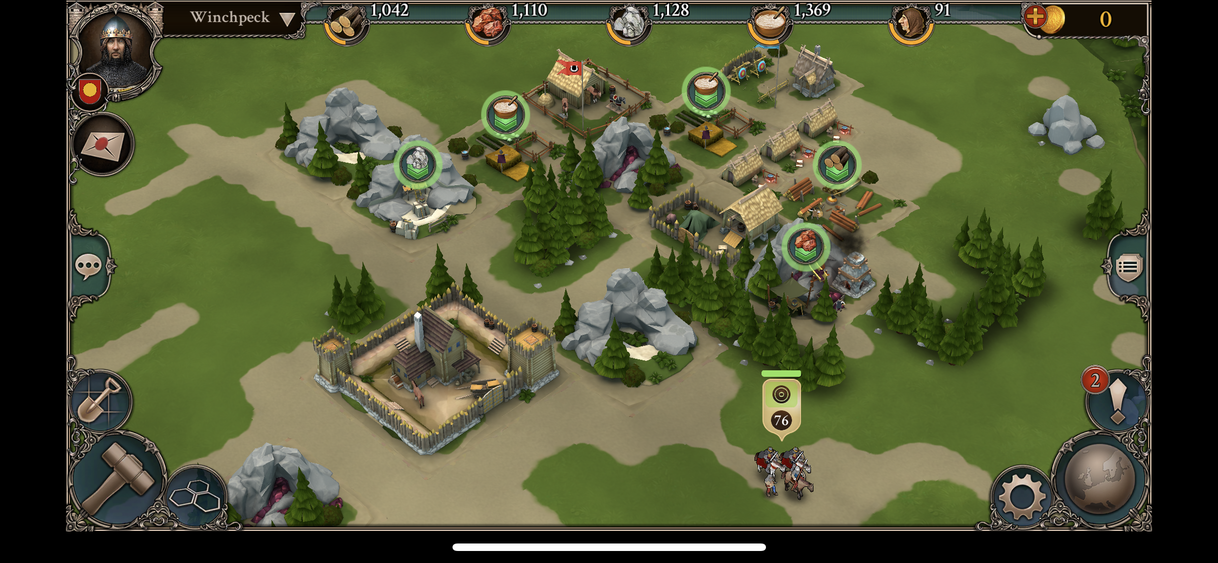Collect the meat resource bubble
This screenshot has width=1218, height=563.
pyautogui.click(x=805, y=245)
